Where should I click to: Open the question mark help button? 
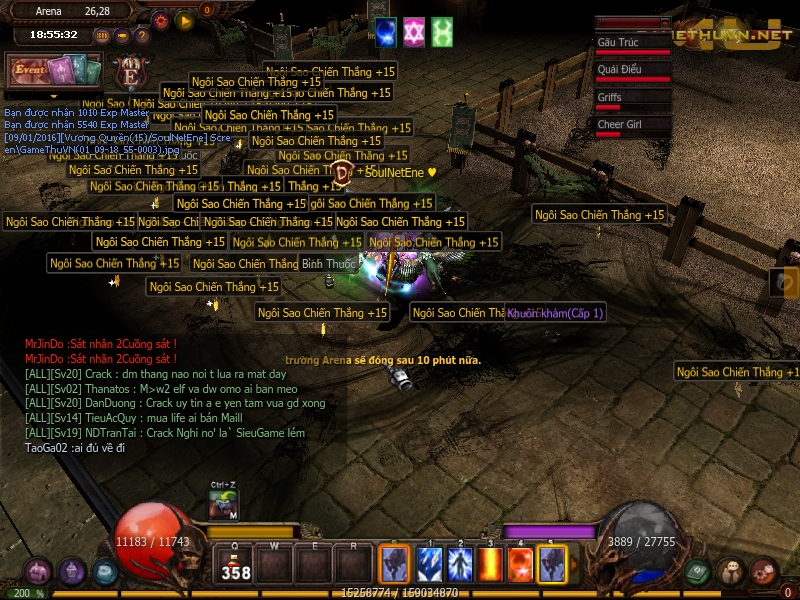click(143, 35)
